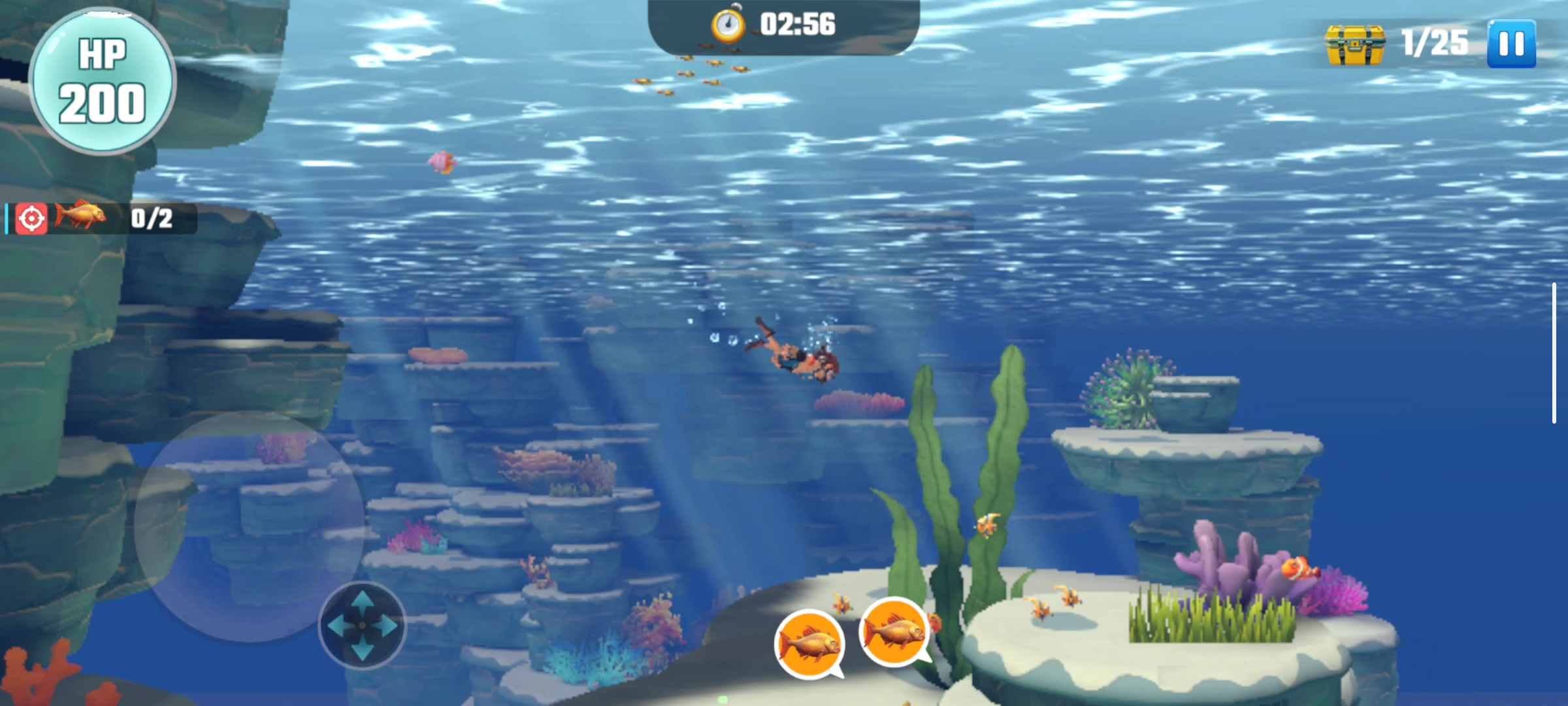Image resolution: width=1568 pixels, height=706 pixels.
Task: Tap the quest tracker bar on the left
Action: pos(98,219)
